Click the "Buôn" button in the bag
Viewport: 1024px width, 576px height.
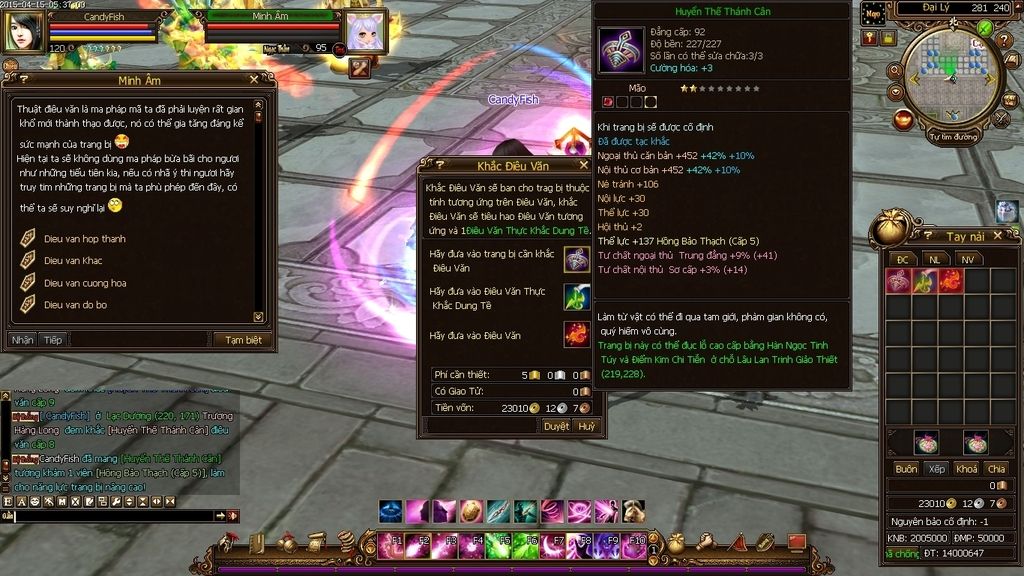click(906, 469)
